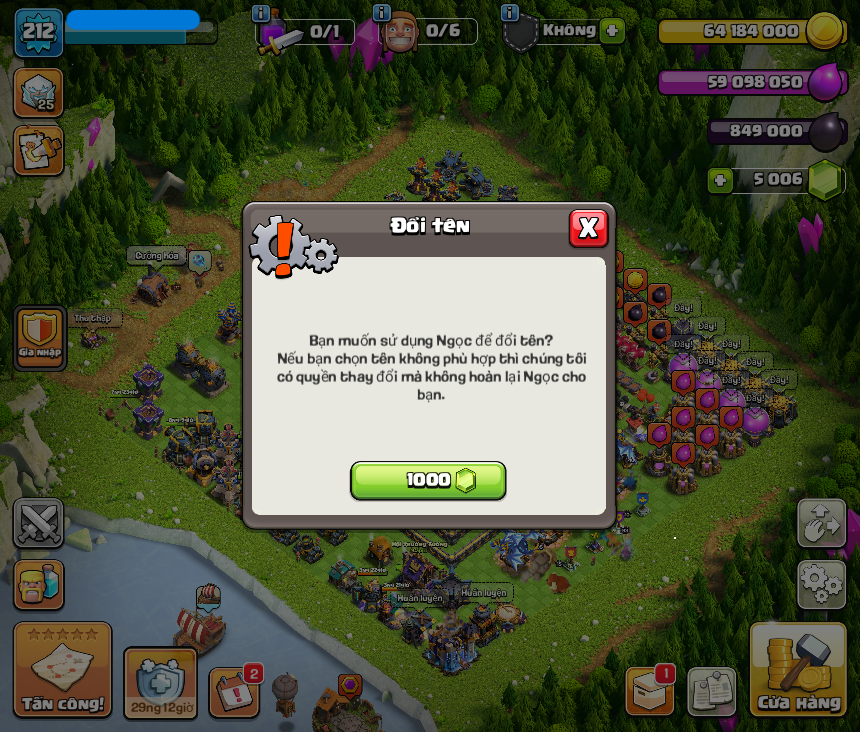Close the Đổi tên dialog
This screenshot has height=732, width=860.
pos(588,228)
